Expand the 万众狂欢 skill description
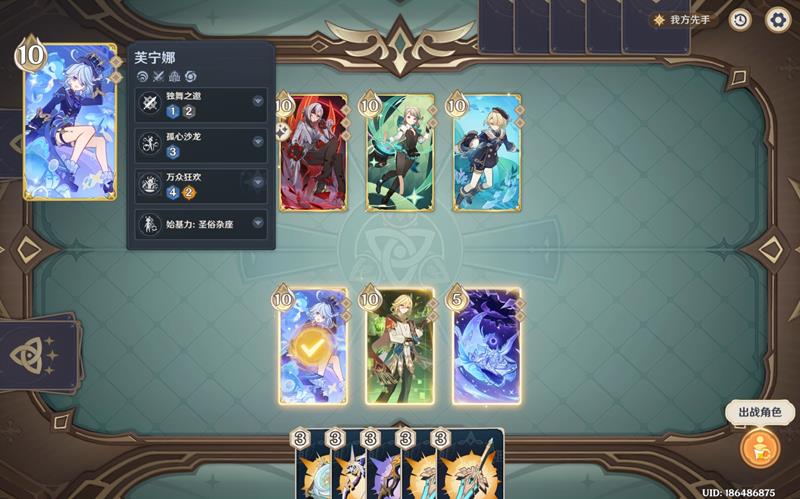This screenshot has height=499, width=800. [x=258, y=183]
